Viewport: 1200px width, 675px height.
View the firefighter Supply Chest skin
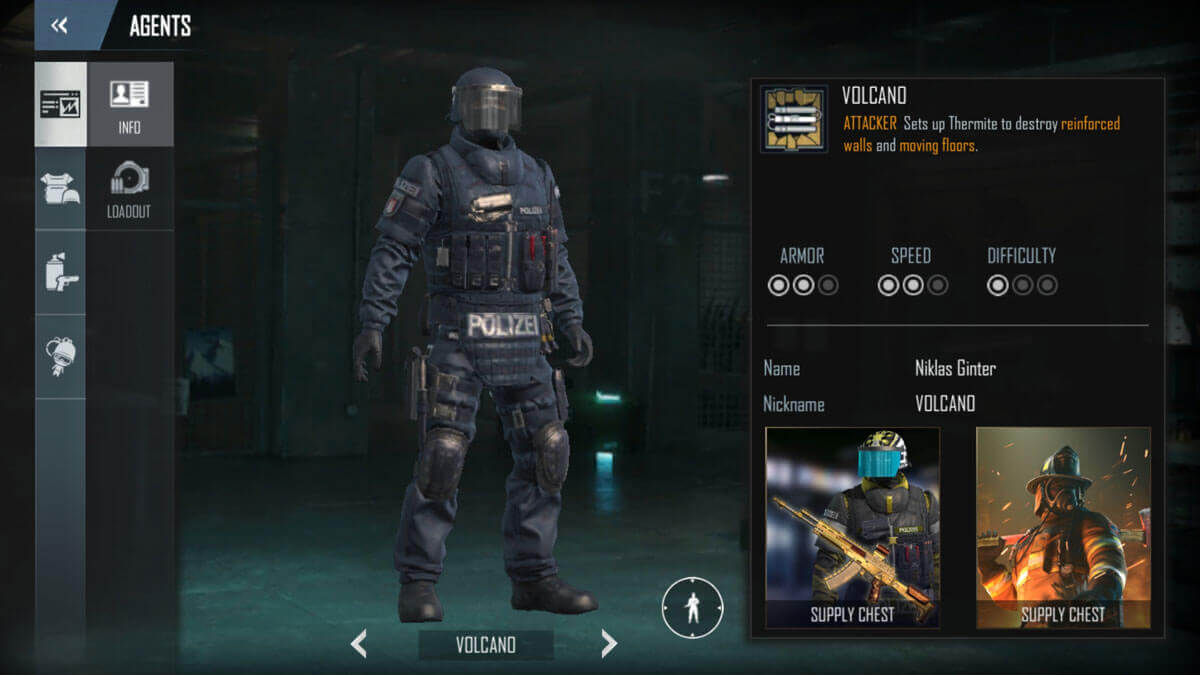[1063, 528]
